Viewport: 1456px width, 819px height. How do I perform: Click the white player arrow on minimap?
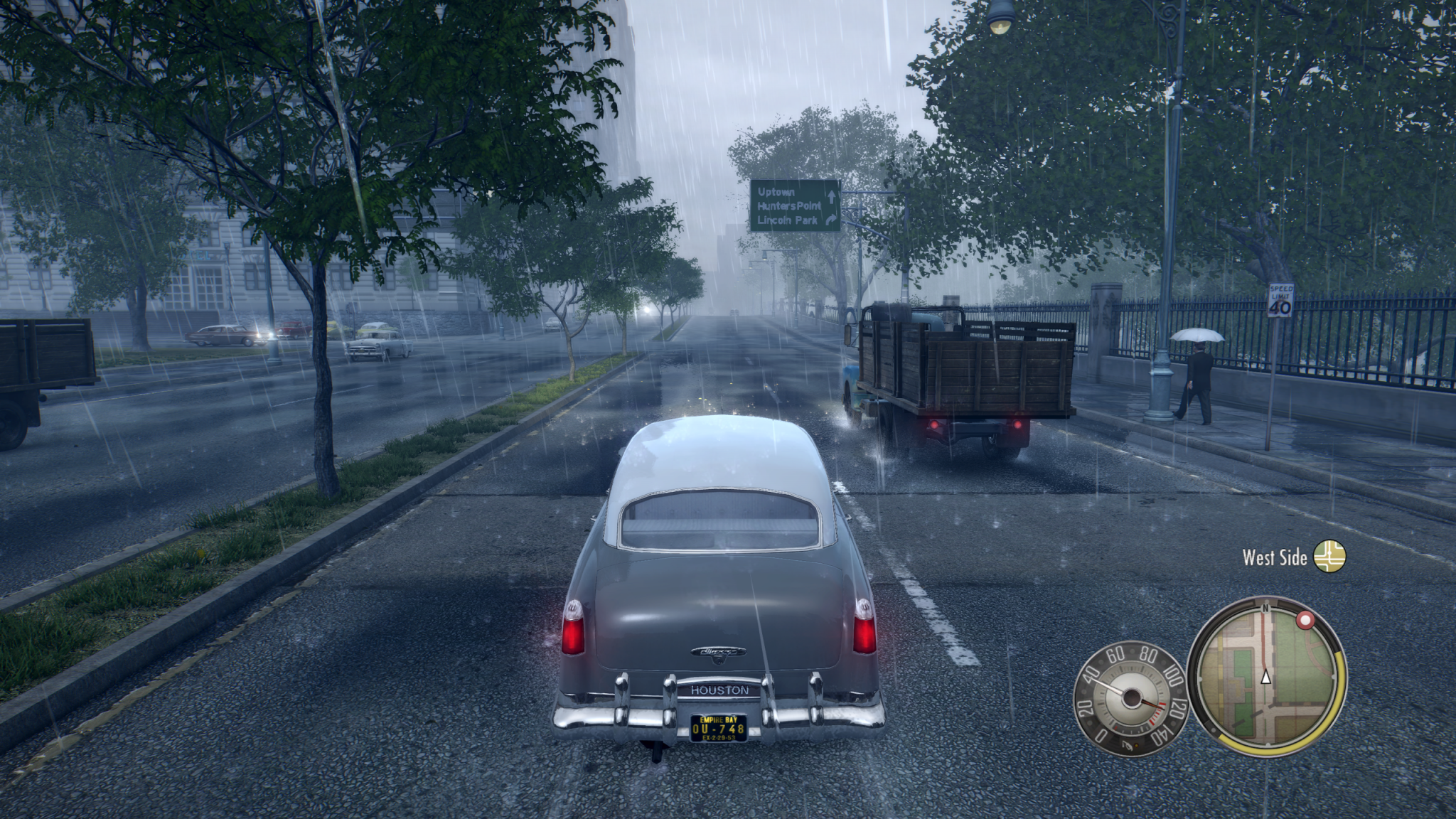coord(1265,677)
